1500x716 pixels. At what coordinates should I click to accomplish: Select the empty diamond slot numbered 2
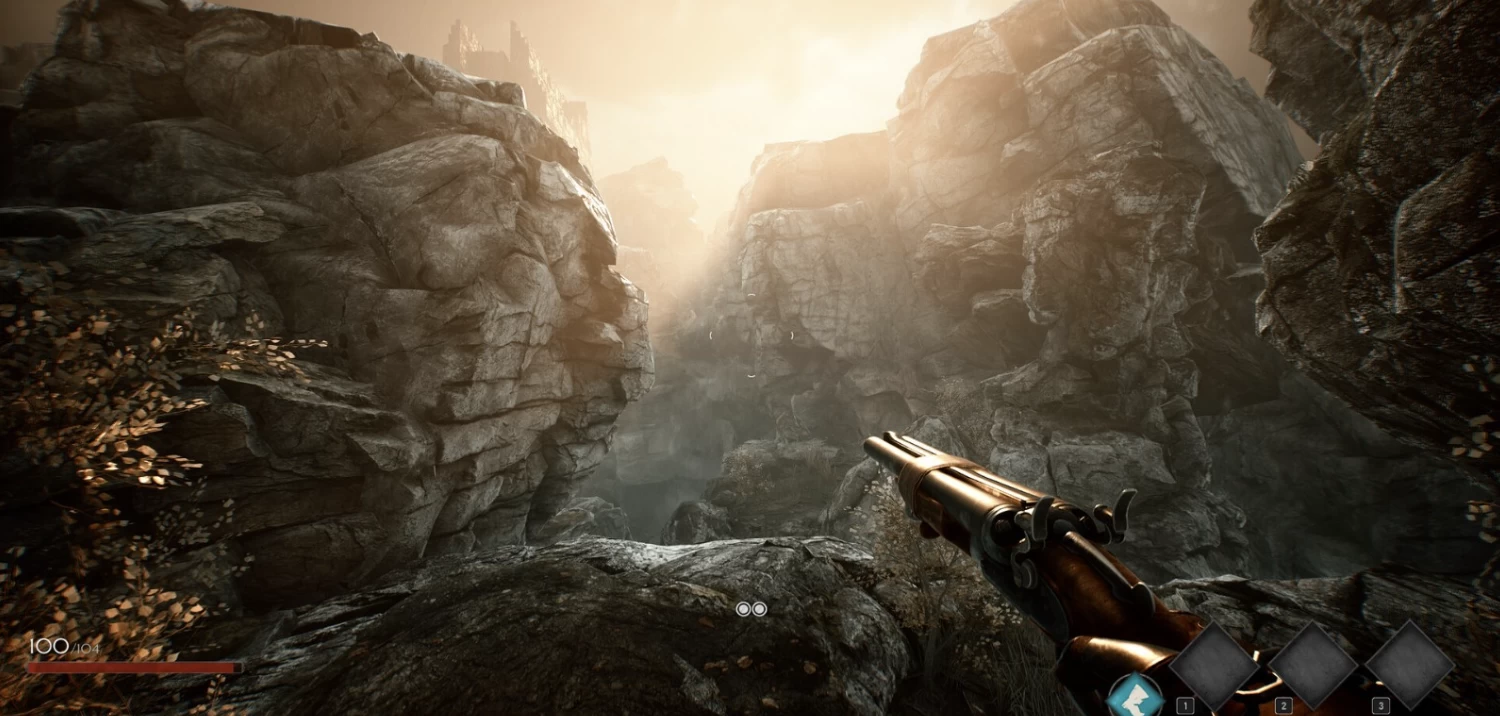coord(1312,665)
